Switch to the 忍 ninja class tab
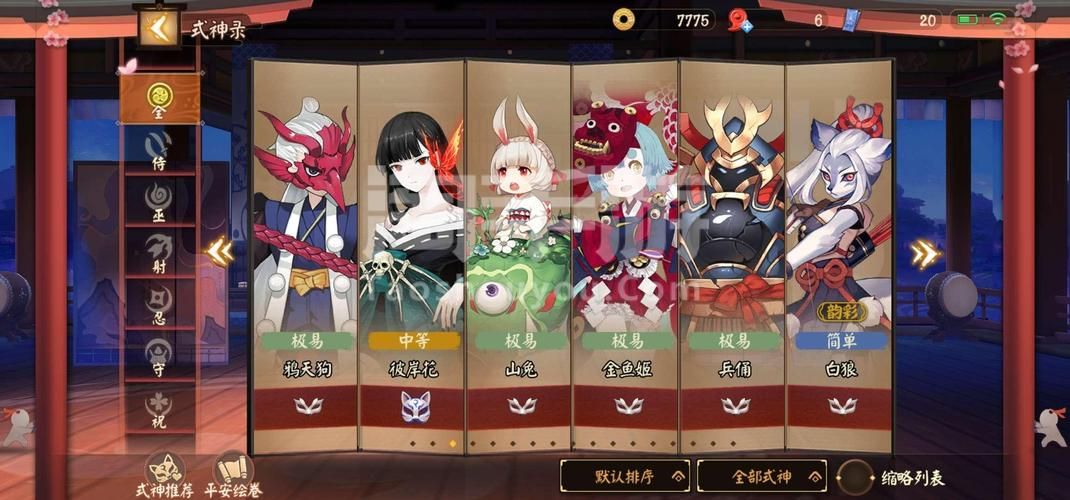Viewport: 1070px width, 500px height. point(160,301)
